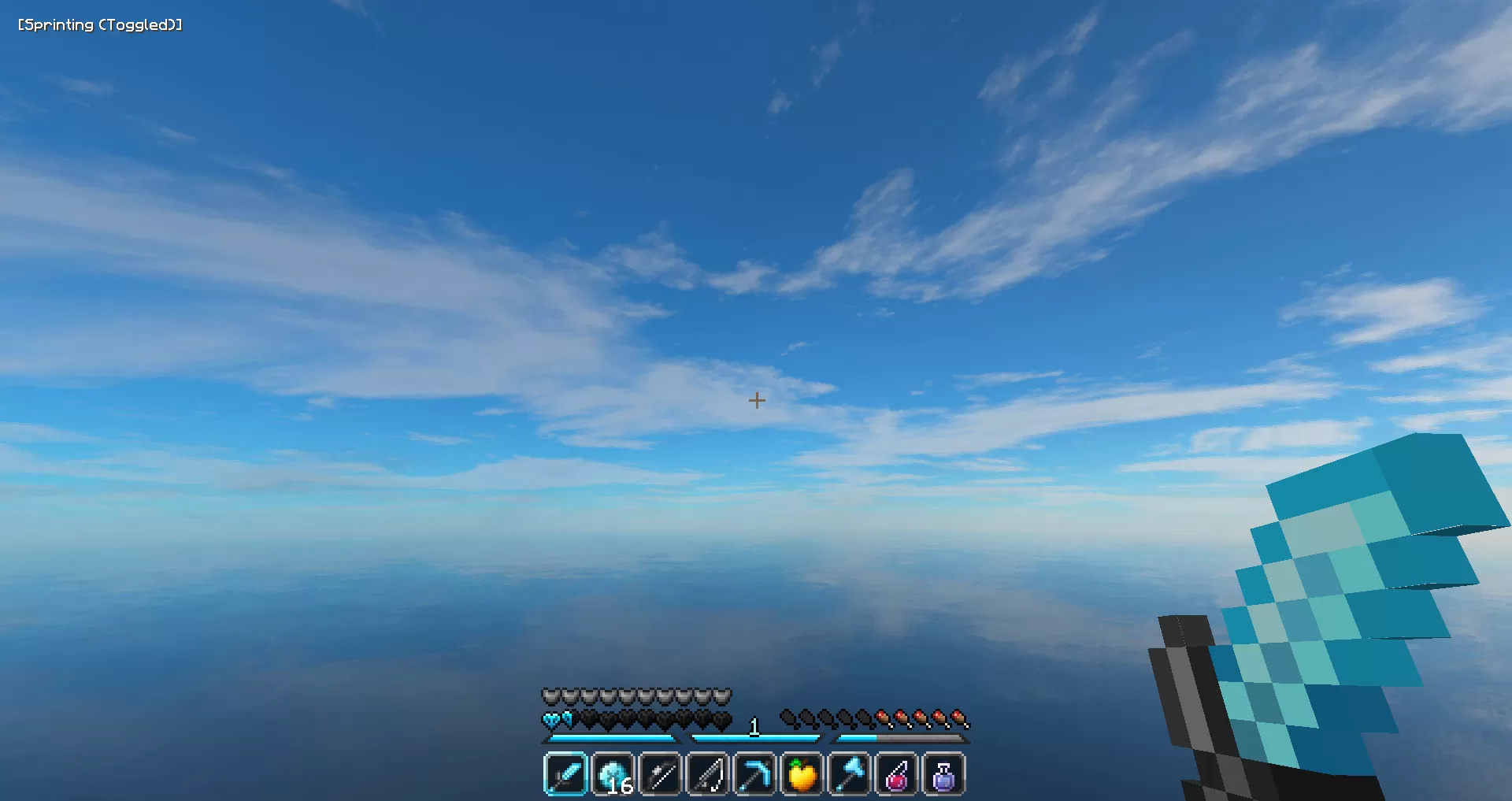The width and height of the screenshot is (1512, 801).
Task: Select the fishing rod in the hotbar
Action: tap(707, 774)
